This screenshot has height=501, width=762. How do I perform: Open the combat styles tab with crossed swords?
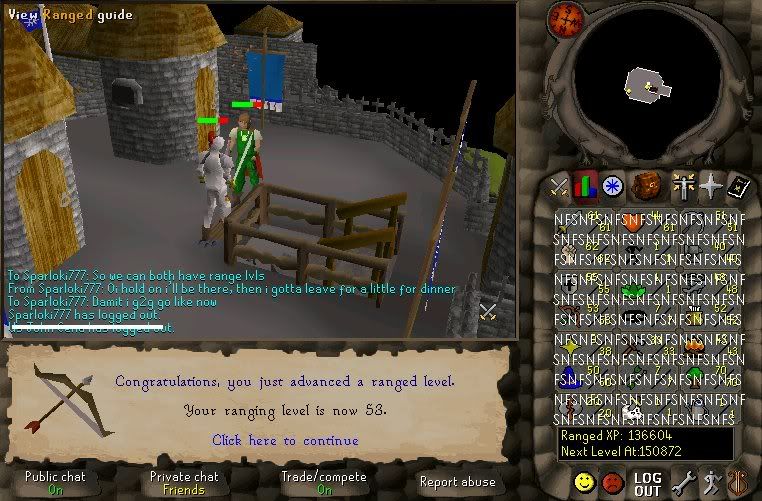(x=559, y=186)
